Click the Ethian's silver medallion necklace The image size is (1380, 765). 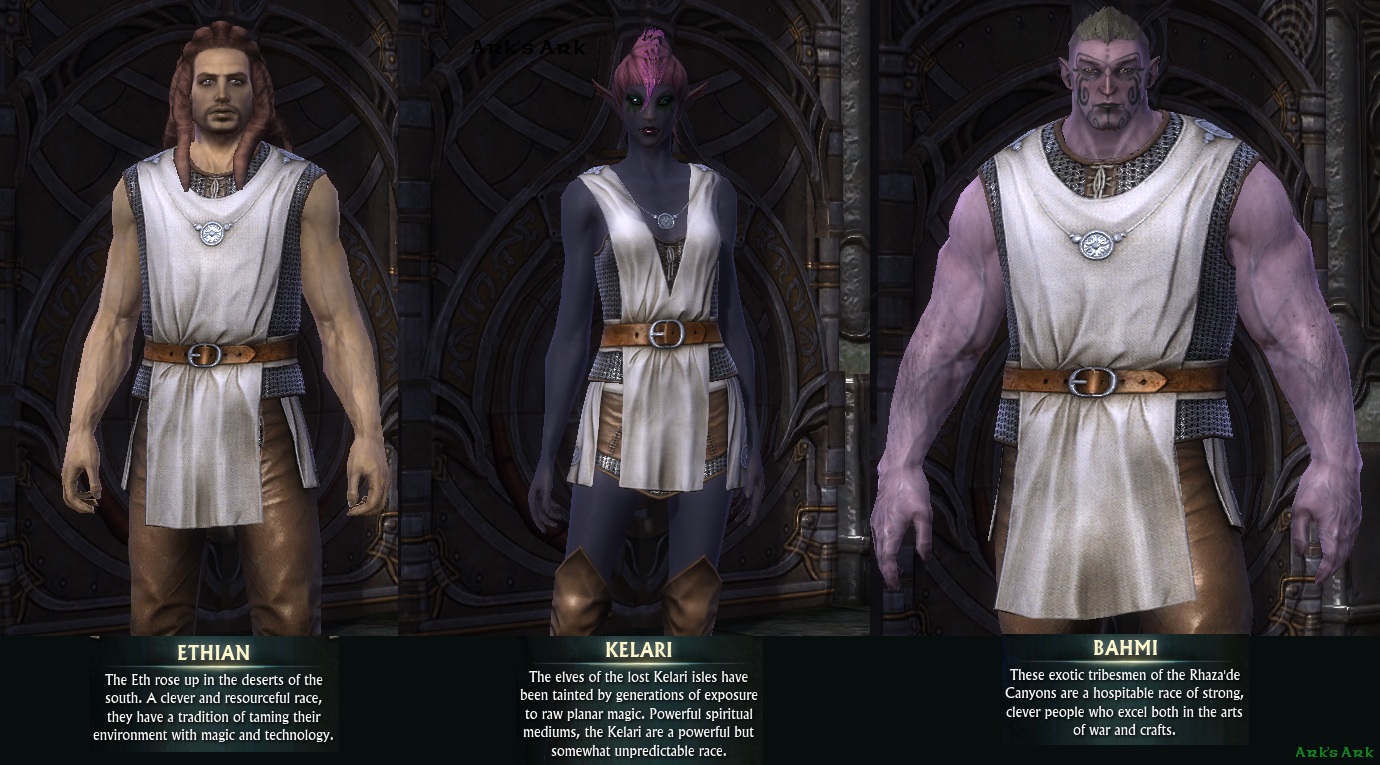click(x=213, y=233)
